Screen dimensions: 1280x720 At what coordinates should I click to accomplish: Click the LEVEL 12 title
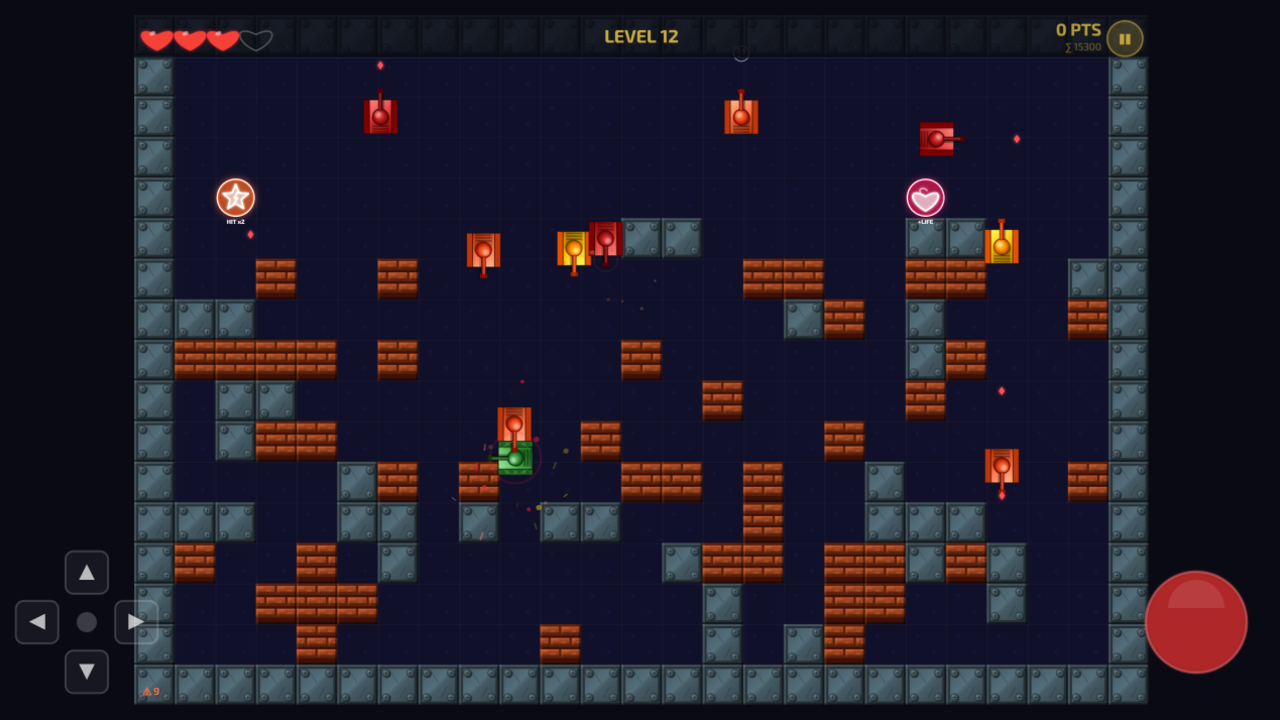[641, 34]
